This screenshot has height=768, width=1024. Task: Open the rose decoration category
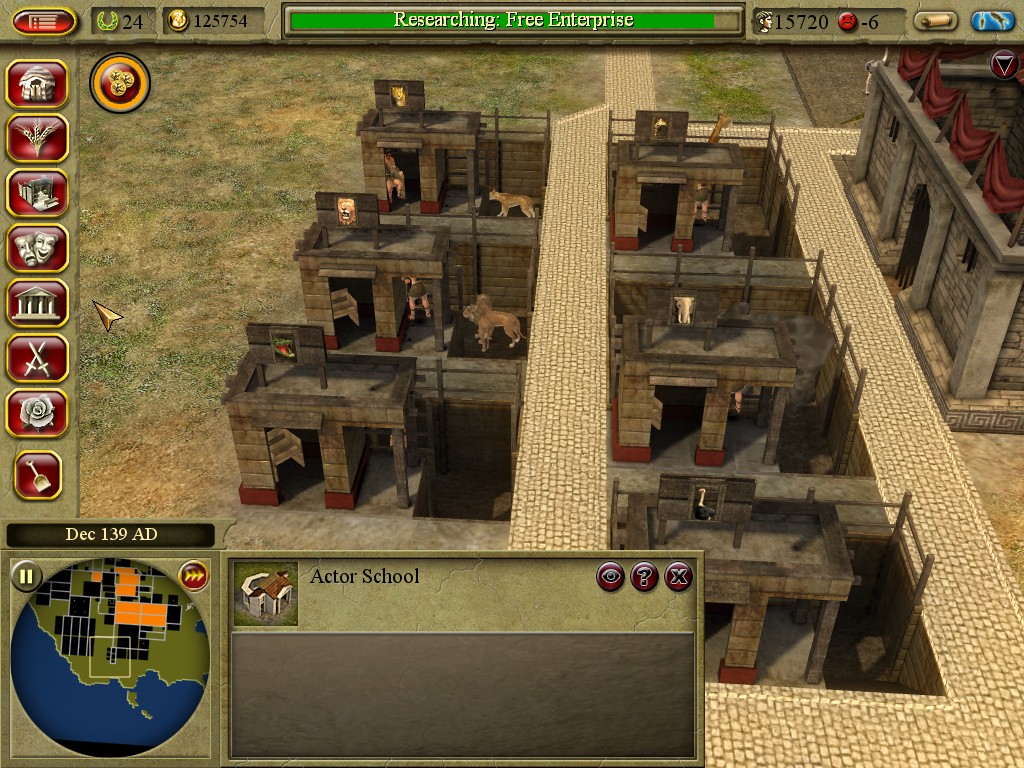point(37,412)
